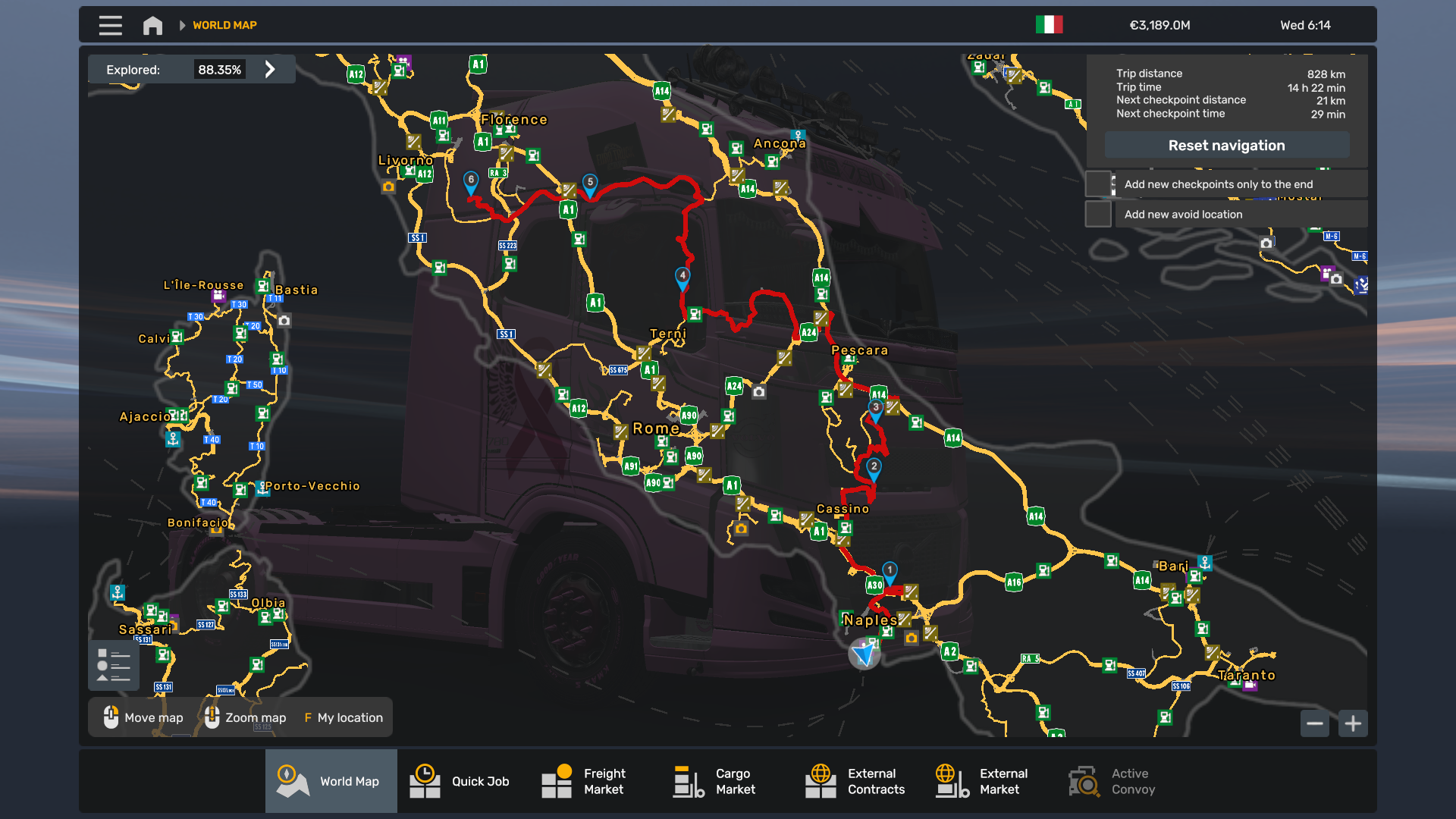Toggle Add new checkpoints only to the end
This screenshot has width=1456, height=819.
click(1098, 184)
